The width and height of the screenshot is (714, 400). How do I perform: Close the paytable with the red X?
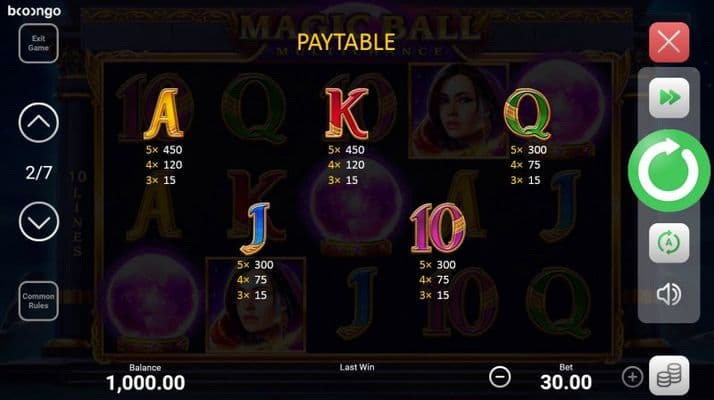click(x=668, y=43)
